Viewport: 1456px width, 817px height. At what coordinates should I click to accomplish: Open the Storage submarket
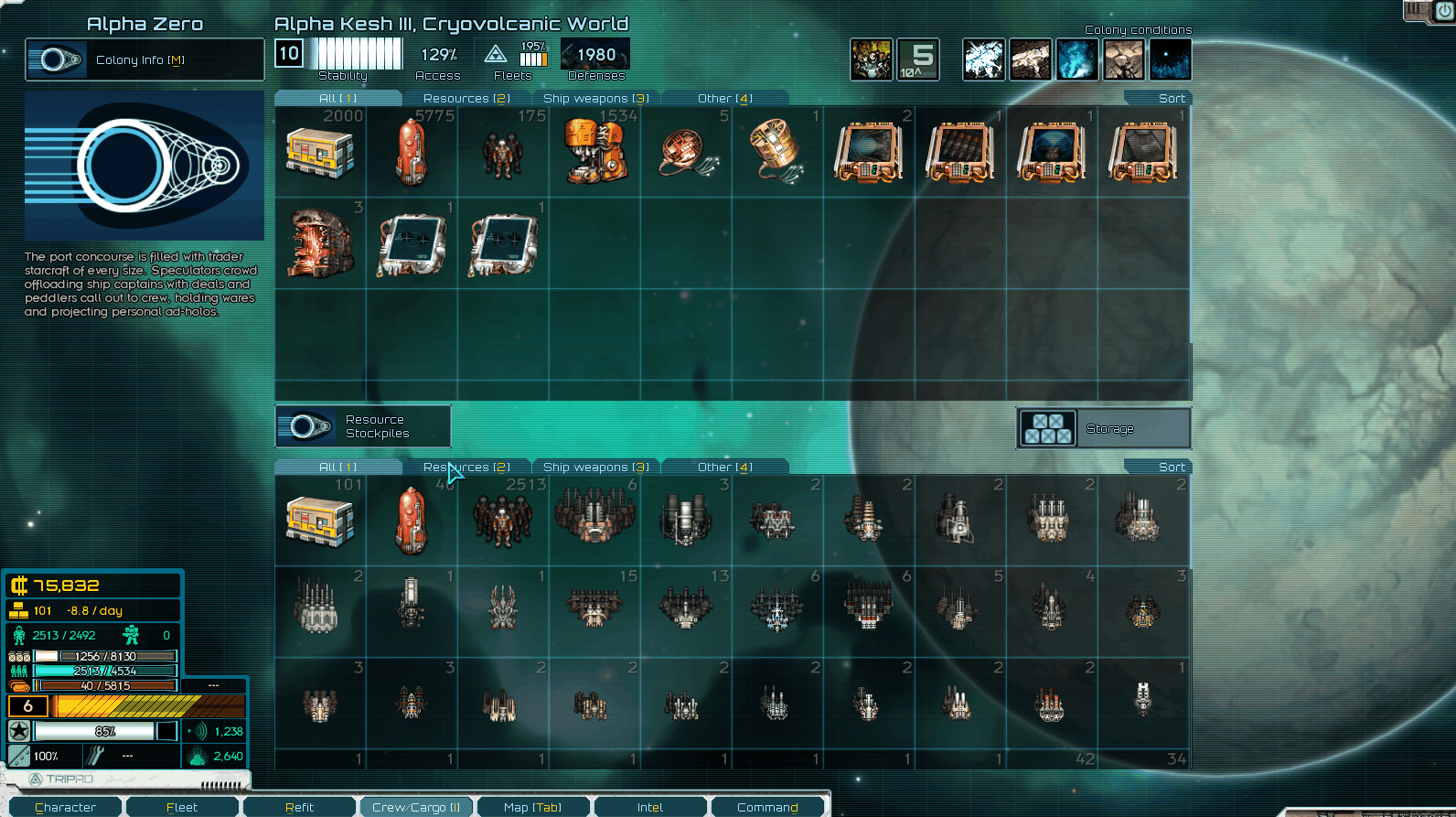1103,428
